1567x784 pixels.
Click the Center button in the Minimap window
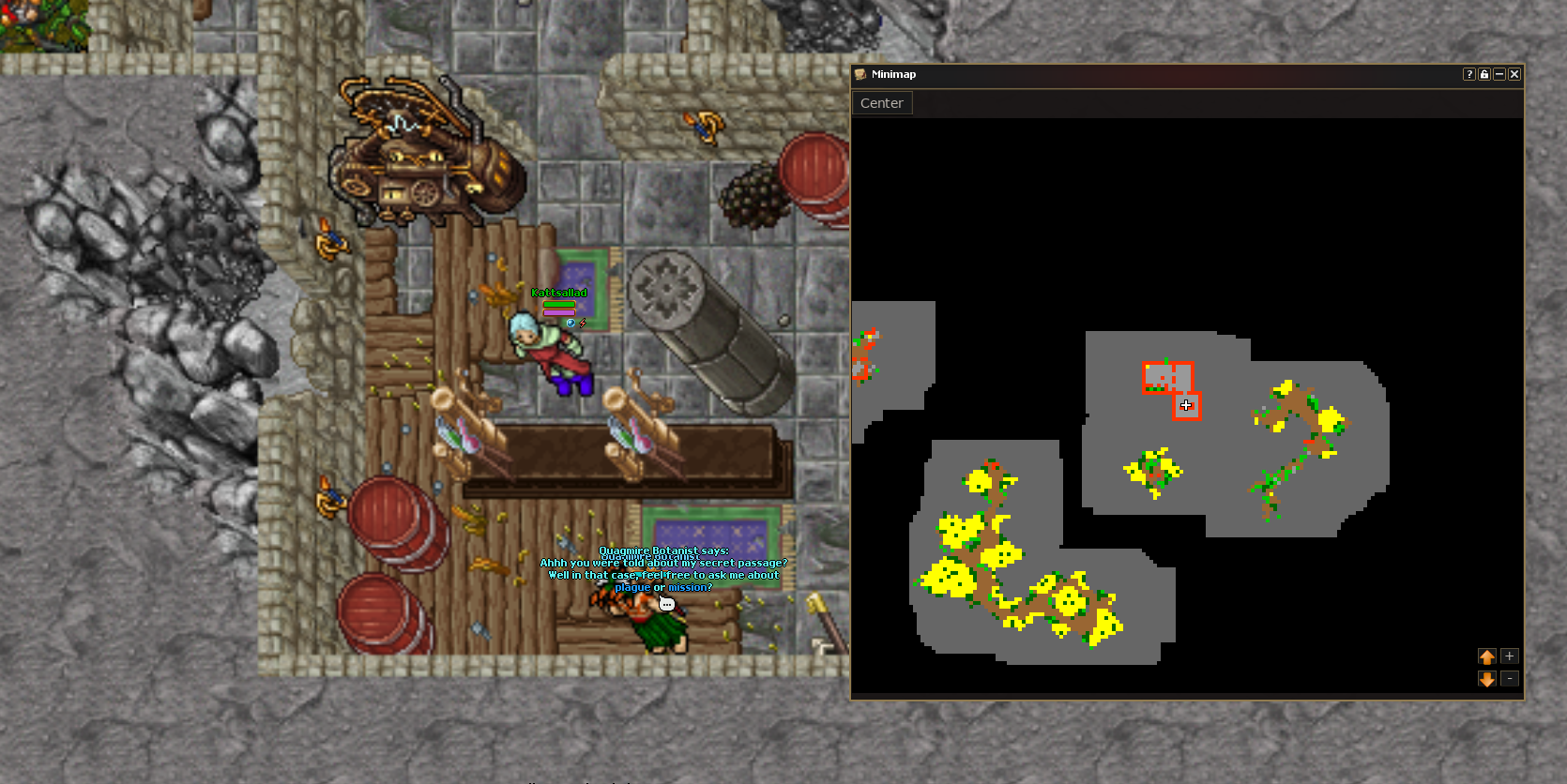pyautogui.click(x=881, y=103)
